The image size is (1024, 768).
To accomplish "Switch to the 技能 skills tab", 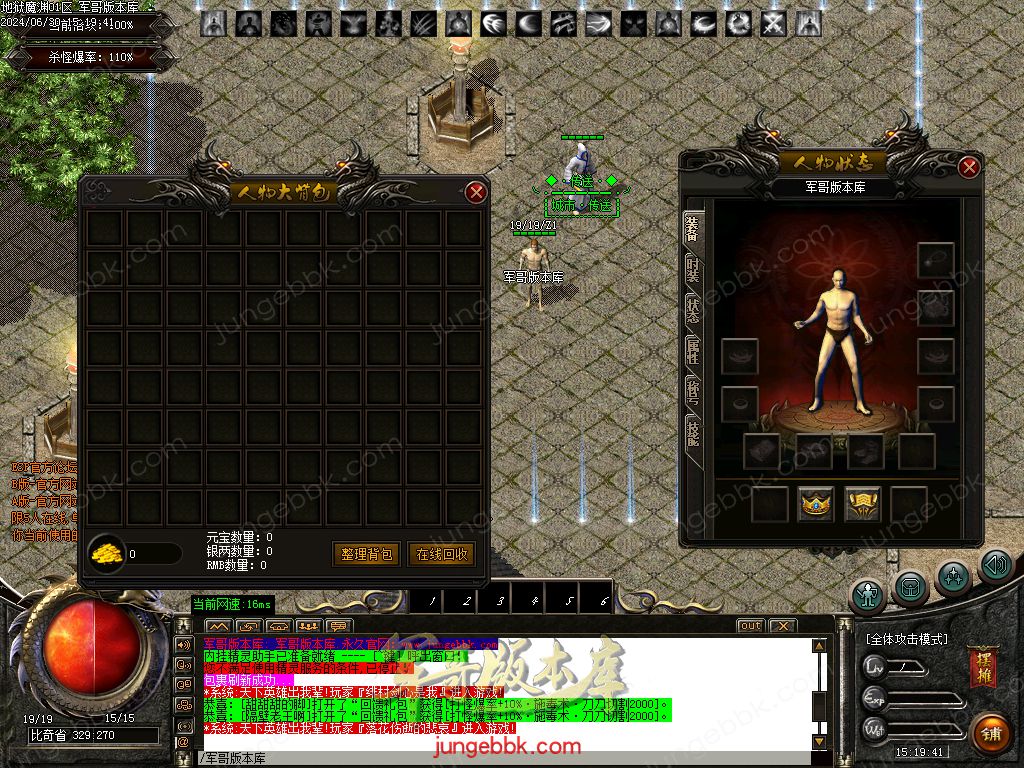I will [x=692, y=432].
